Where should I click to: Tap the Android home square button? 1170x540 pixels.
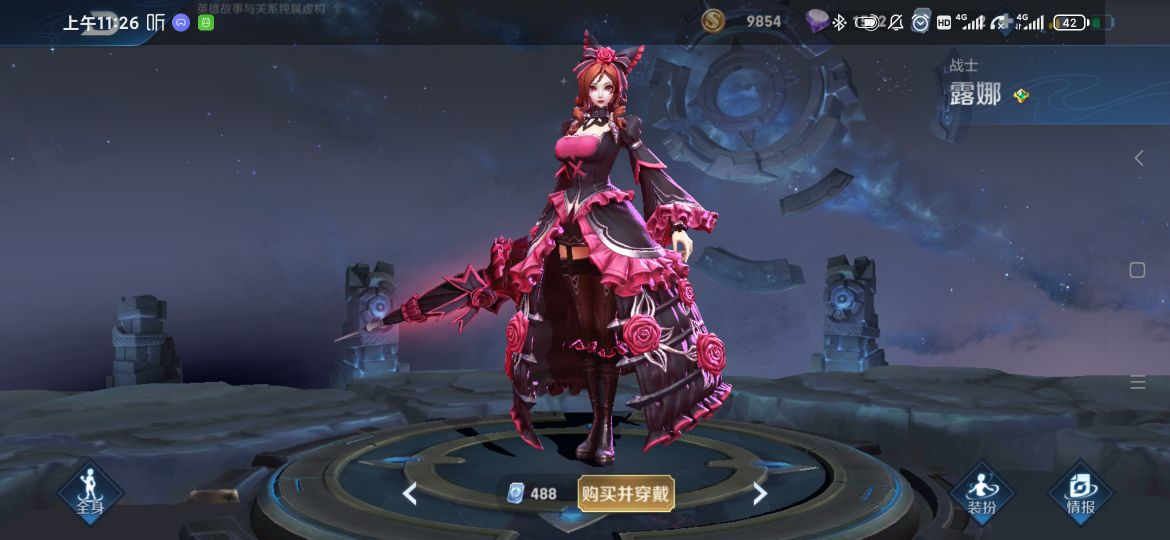coord(1137,270)
